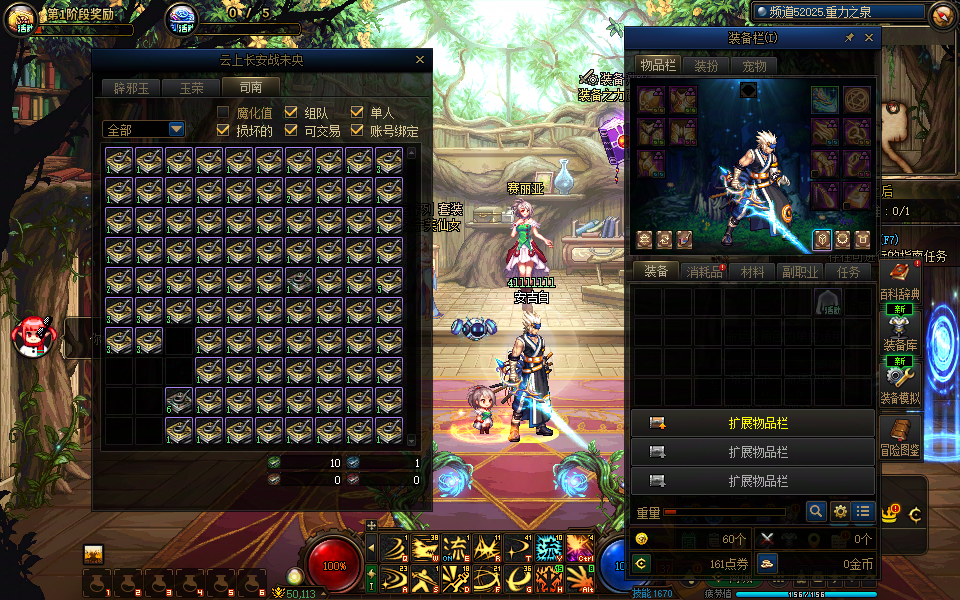Pin the 装备栏 panel with the pushpin
The width and height of the screenshot is (960, 600).
click(x=850, y=38)
